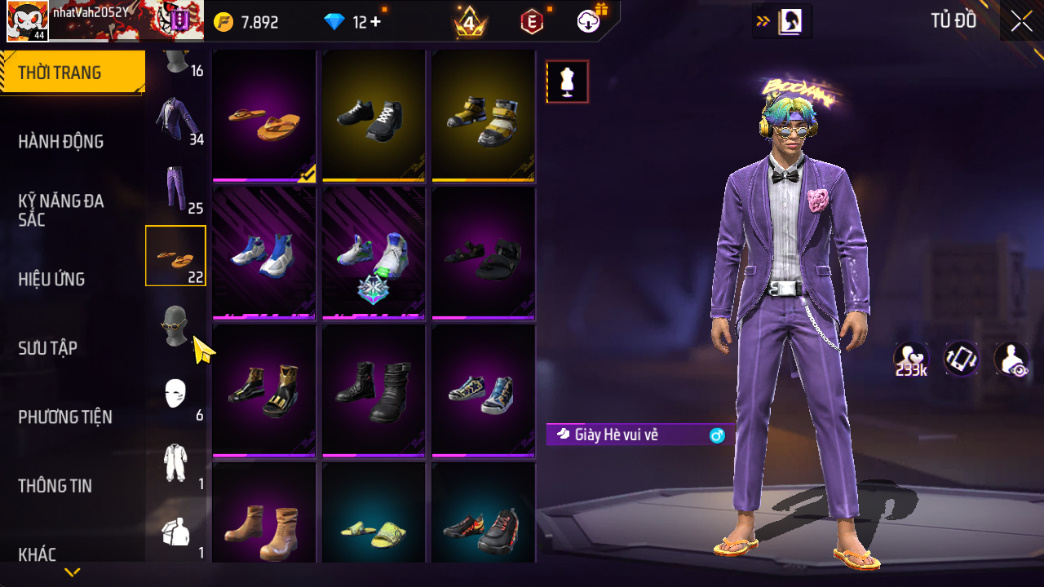Switch to Kỹ Năng Đa Sắc tab
Viewport: 1044px width, 587px height.
[x=61, y=210]
